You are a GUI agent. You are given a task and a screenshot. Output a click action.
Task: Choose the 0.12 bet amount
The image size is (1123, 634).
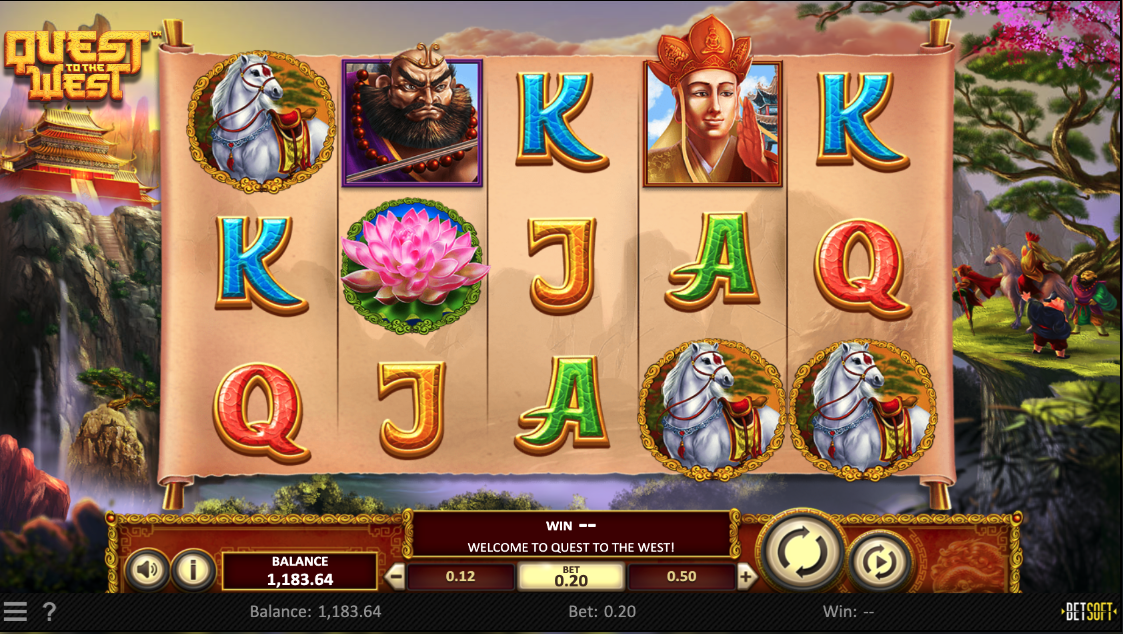pyautogui.click(x=460, y=577)
